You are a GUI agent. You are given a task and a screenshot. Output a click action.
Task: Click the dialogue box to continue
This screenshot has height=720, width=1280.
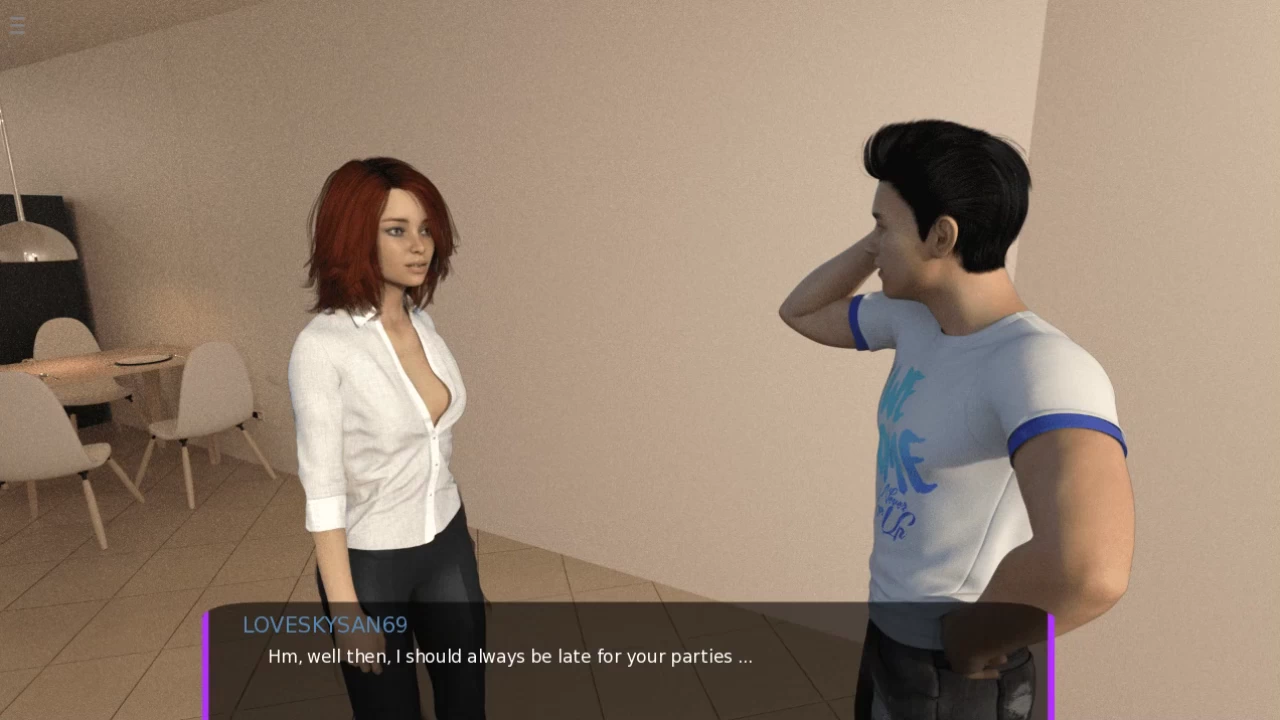click(x=628, y=660)
